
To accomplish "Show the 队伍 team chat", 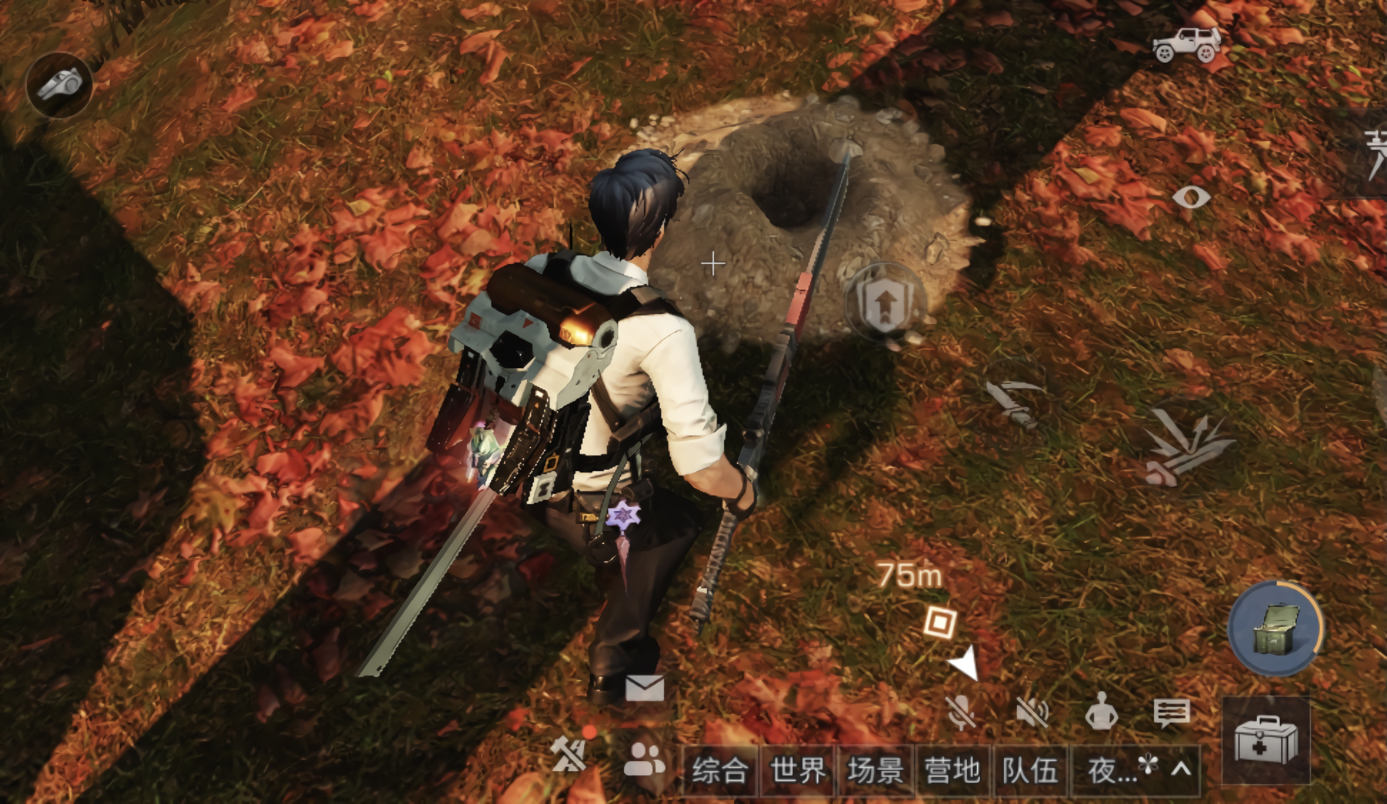I will tap(1030, 771).
